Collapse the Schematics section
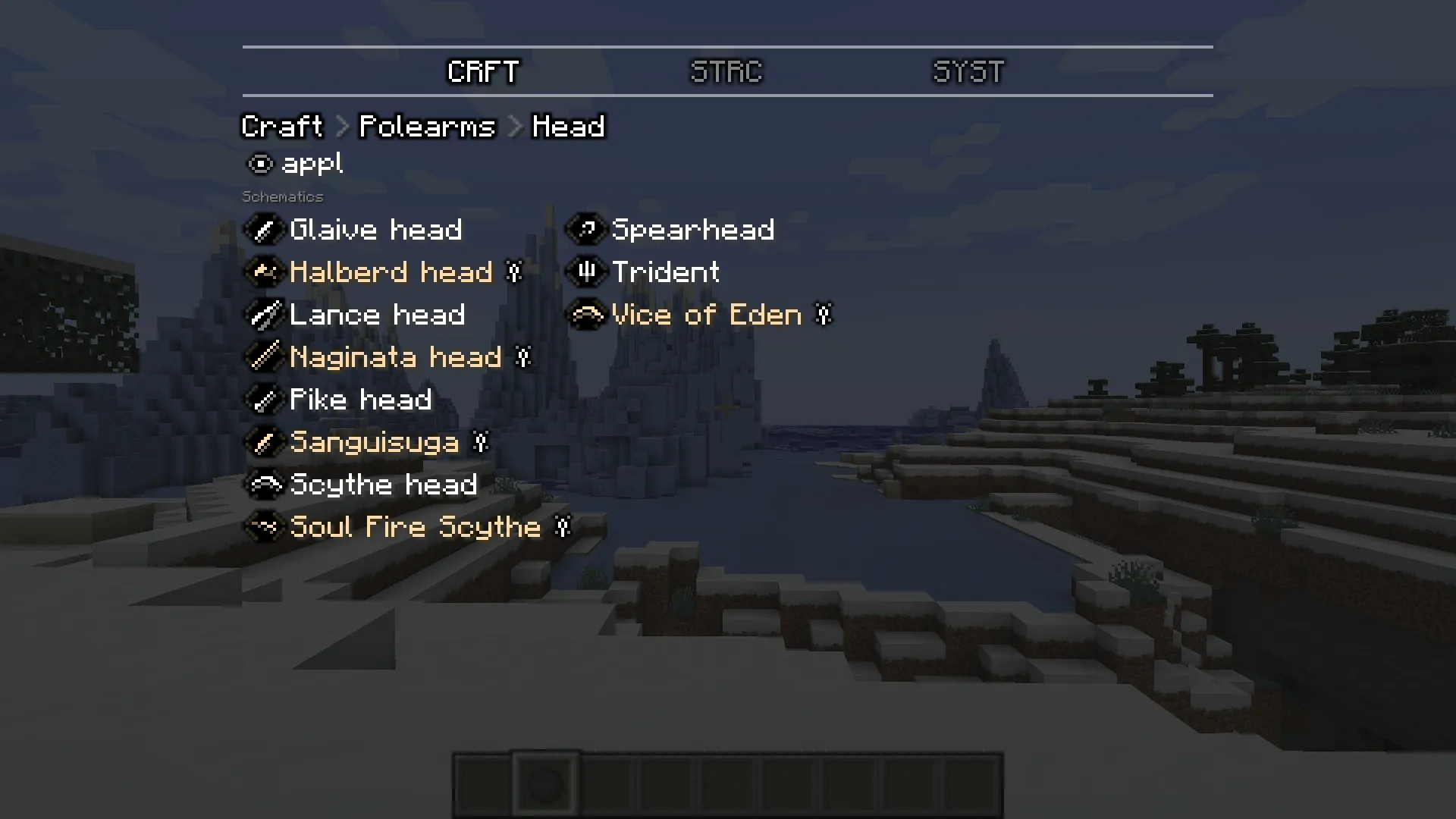The image size is (1456, 819). pos(282,196)
